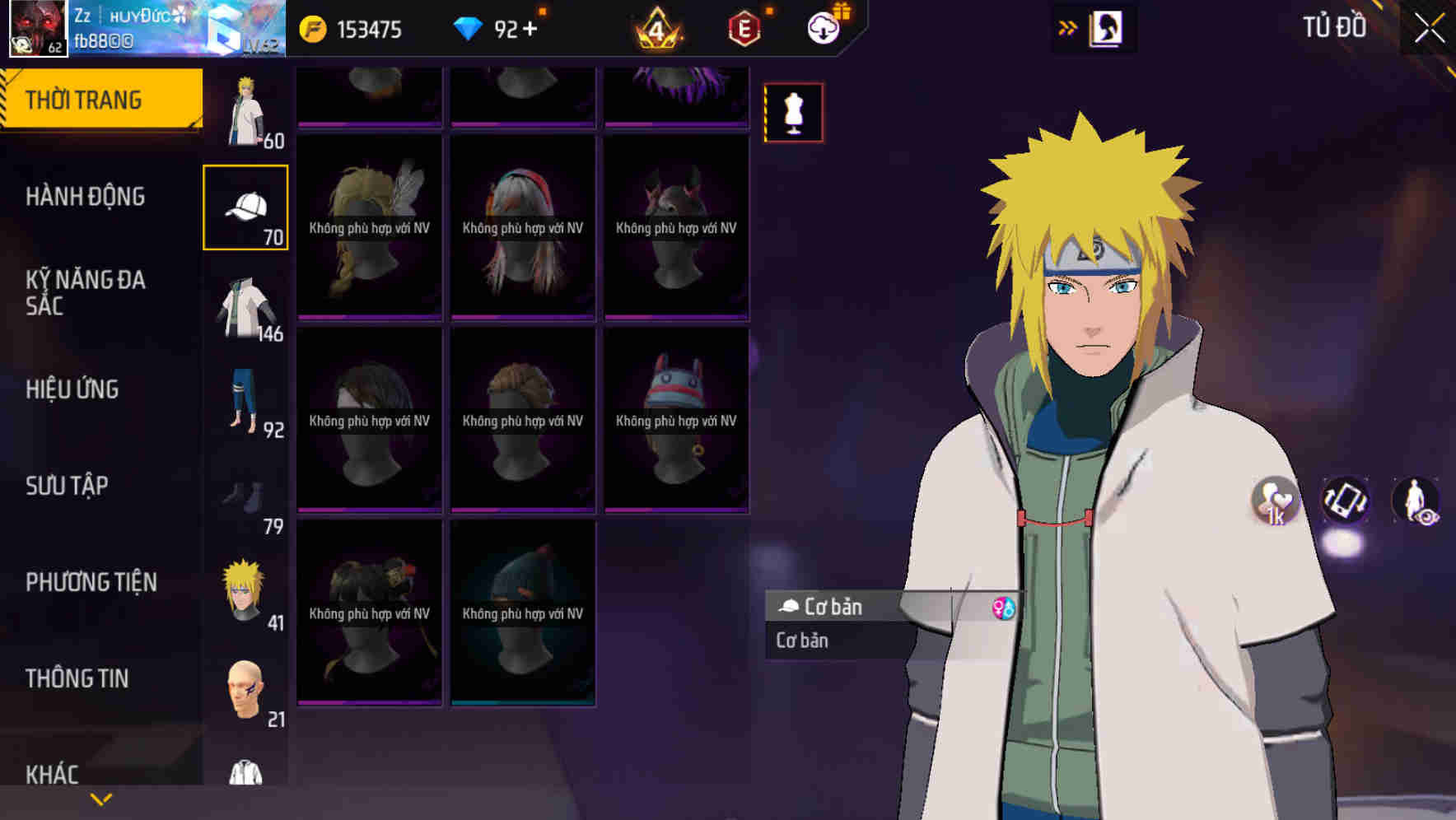Expand the bottom sidebar chevron
The height and width of the screenshot is (820, 1456).
pos(101,798)
